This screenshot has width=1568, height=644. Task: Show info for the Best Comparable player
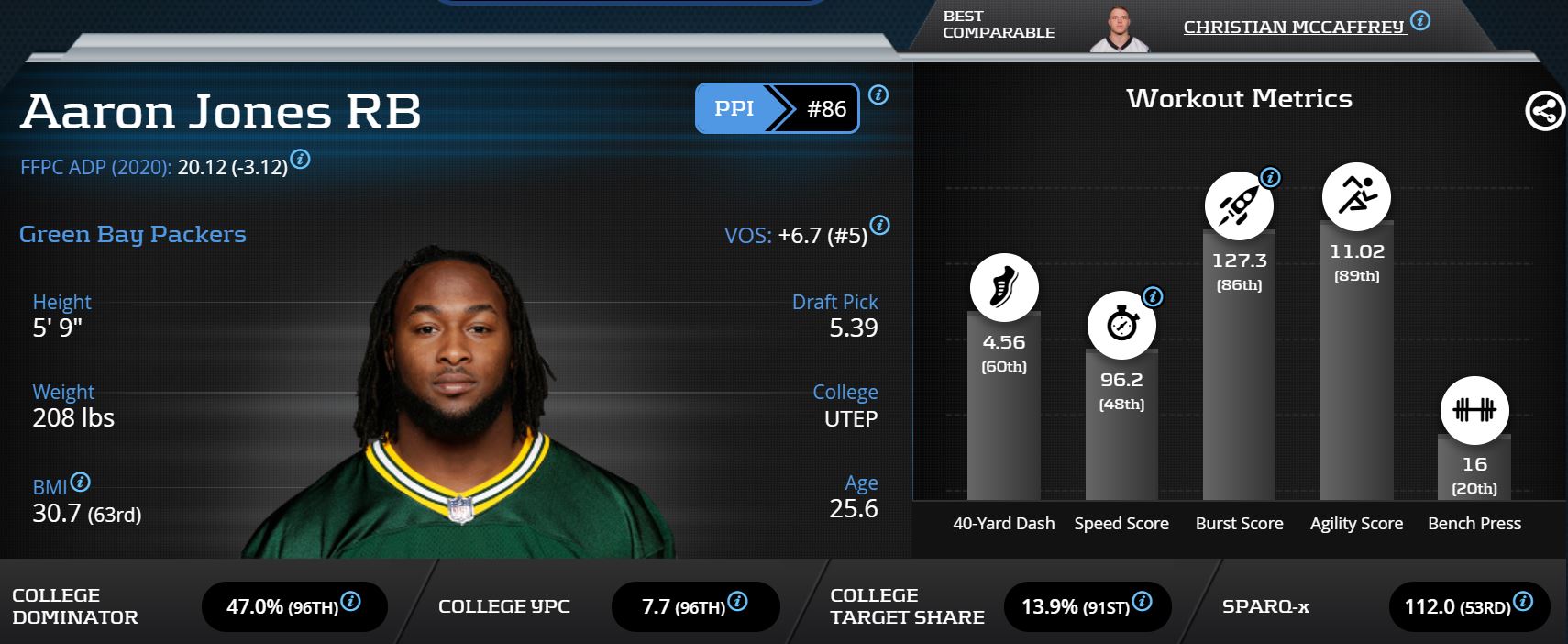1420,20
